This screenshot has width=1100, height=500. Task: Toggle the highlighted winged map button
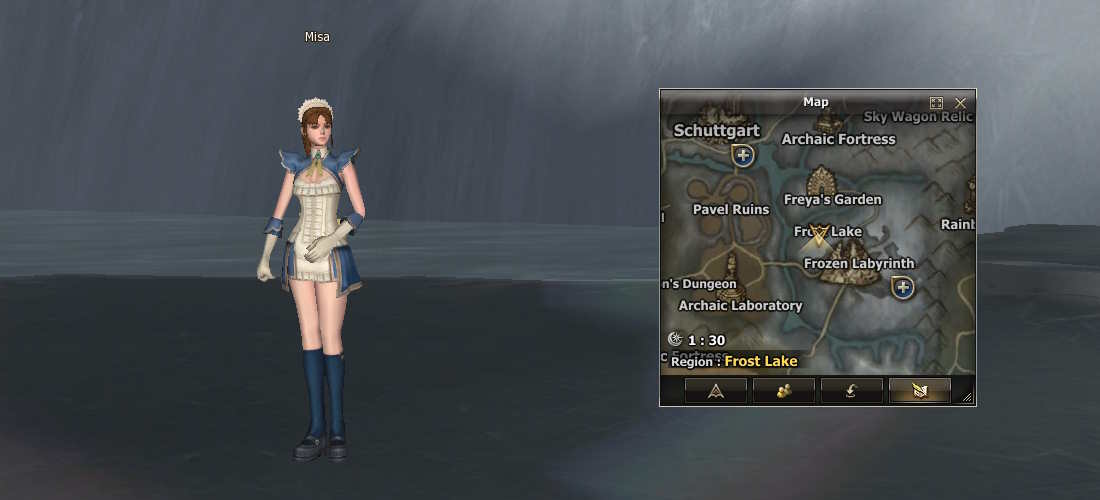[919, 391]
